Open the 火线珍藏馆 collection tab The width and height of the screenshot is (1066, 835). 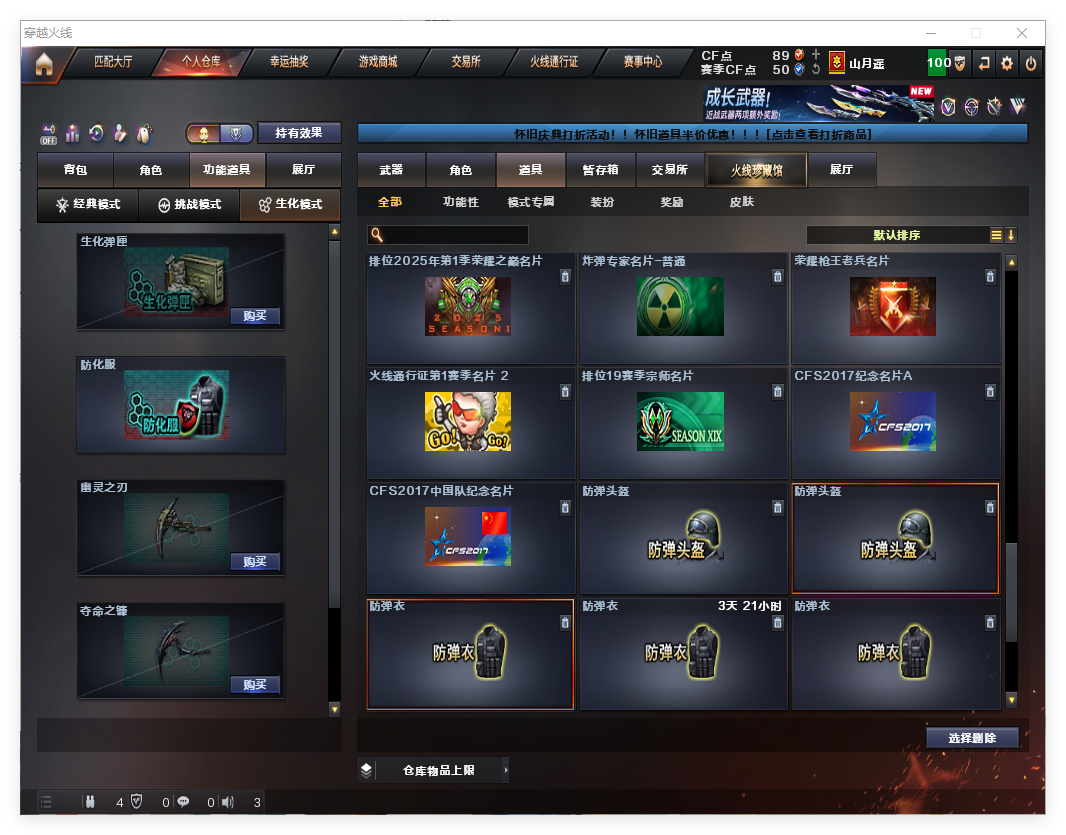755,170
